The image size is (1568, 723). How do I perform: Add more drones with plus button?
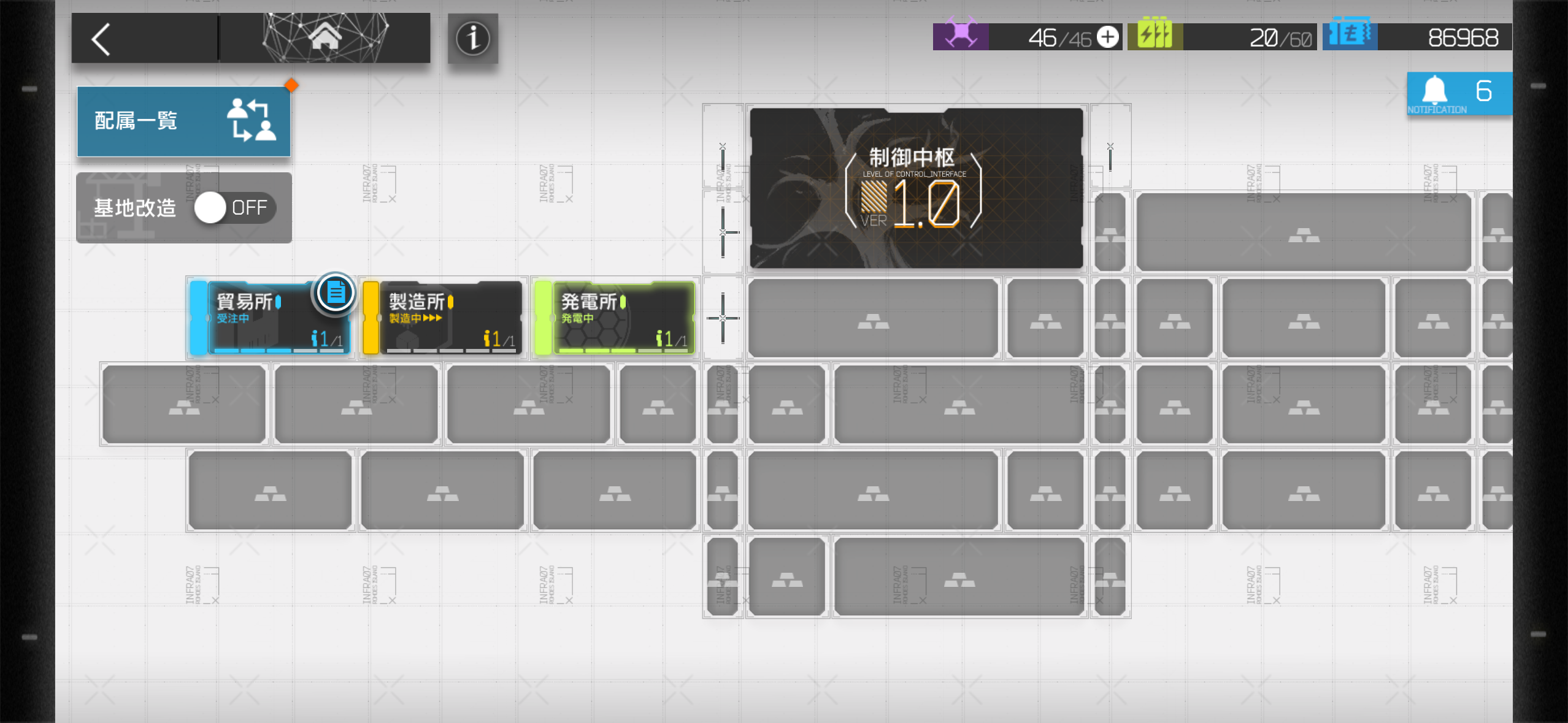pyautogui.click(x=1107, y=37)
